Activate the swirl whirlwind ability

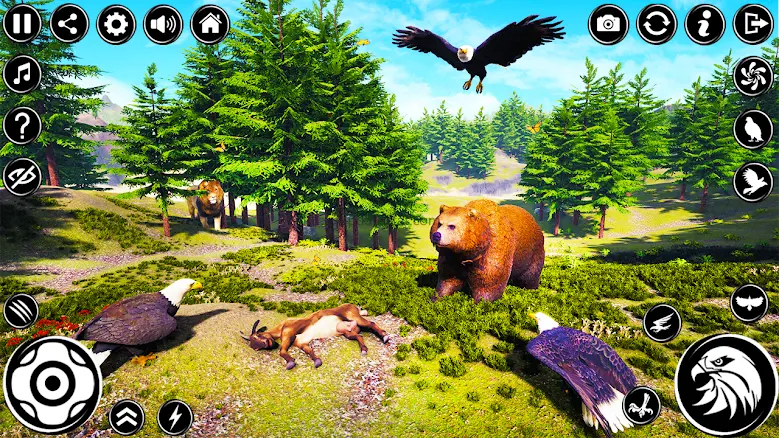click(753, 76)
